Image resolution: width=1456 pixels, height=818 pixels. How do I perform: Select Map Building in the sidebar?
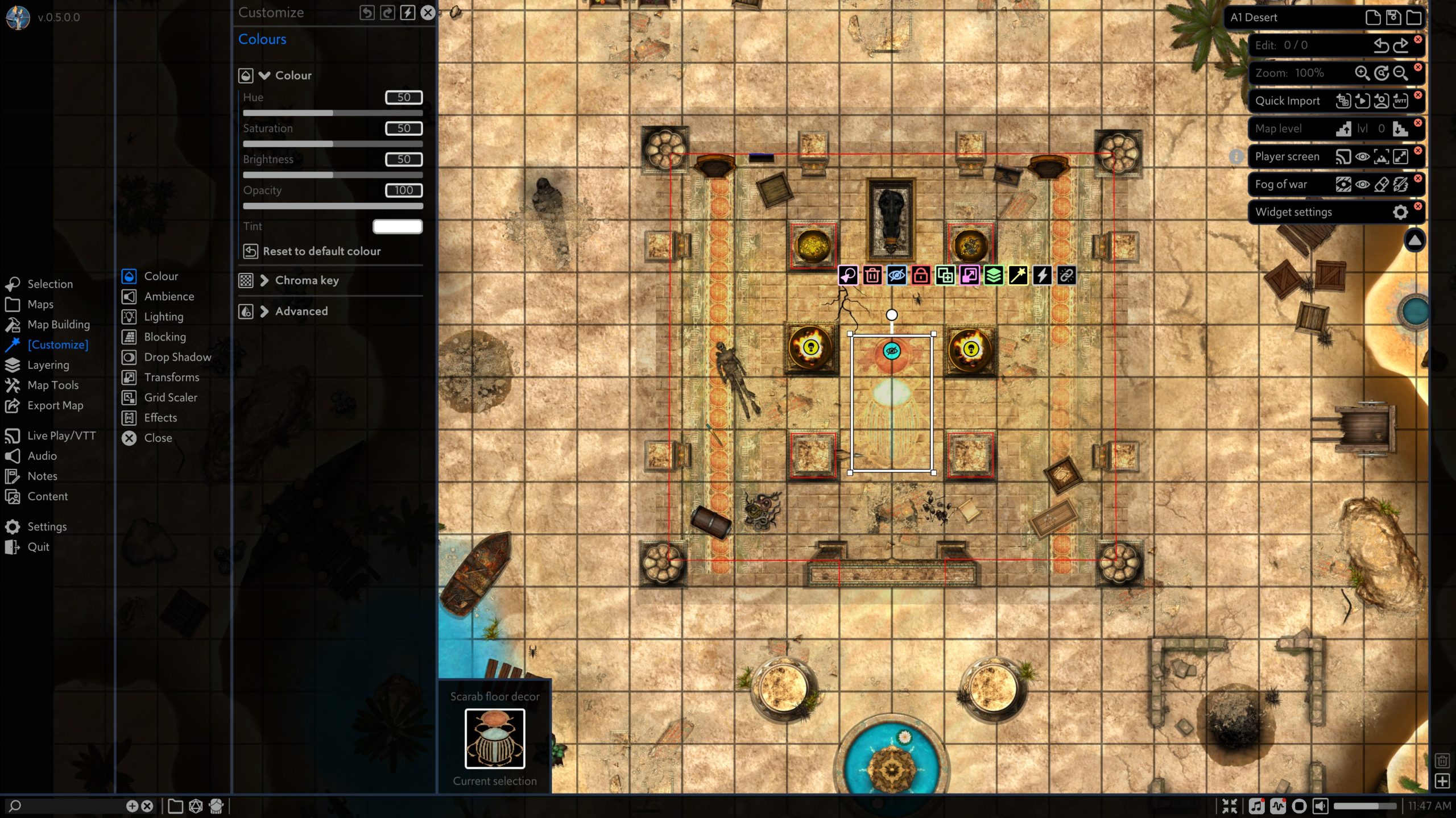(x=58, y=325)
